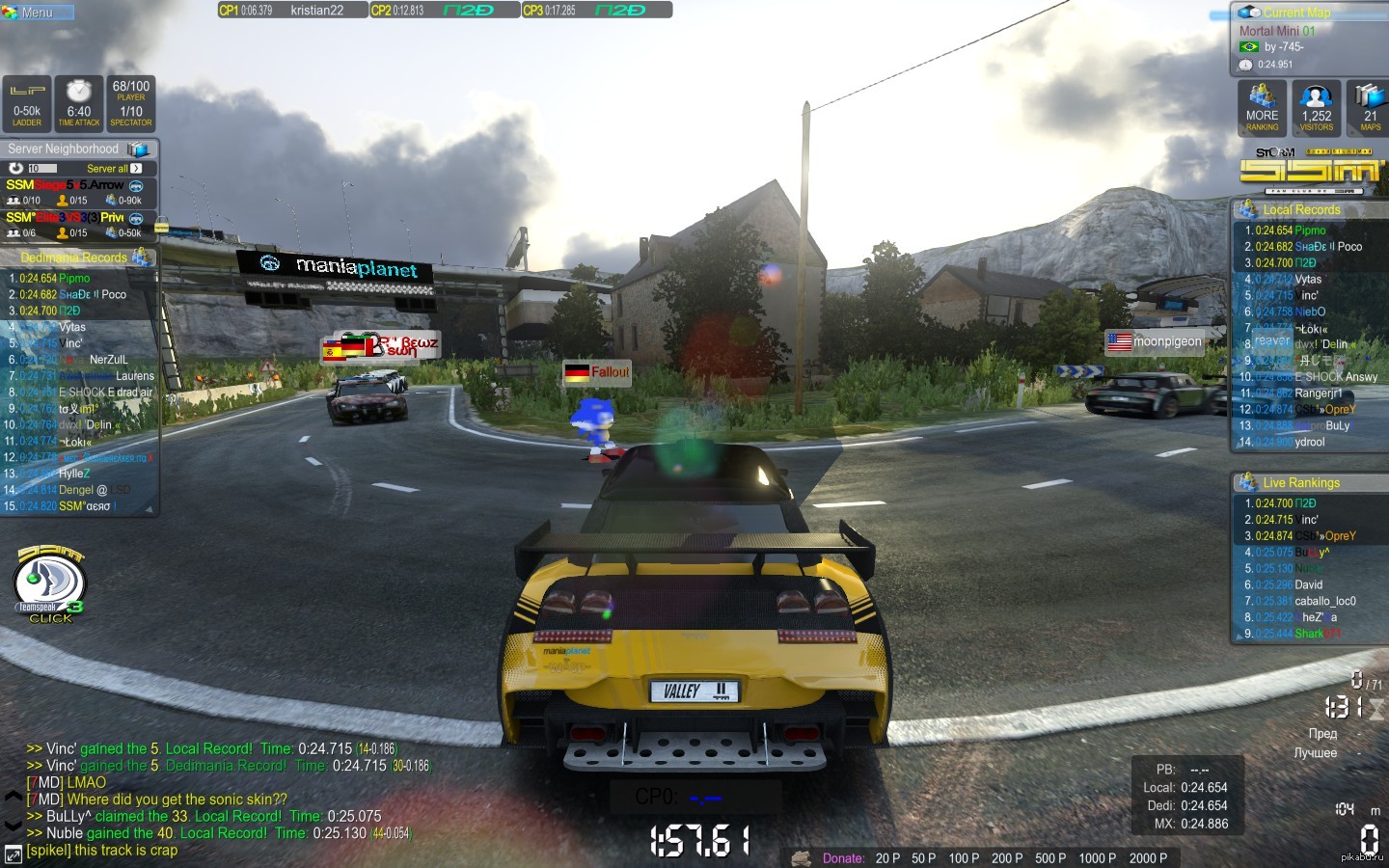Screen dimensions: 1389x868
Task: Open the Maps list button
Action: [1370, 108]
